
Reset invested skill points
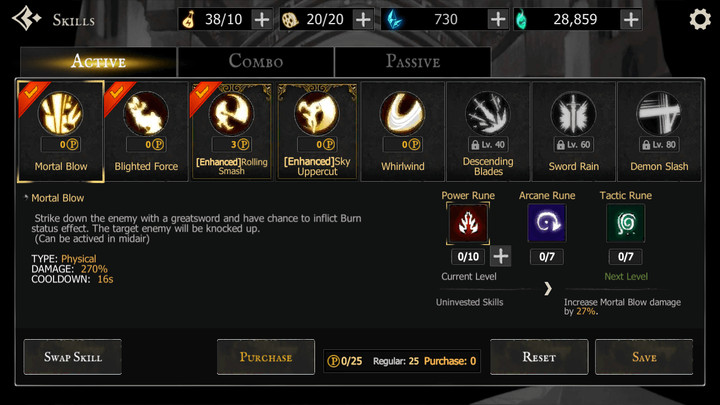[538, 357]
